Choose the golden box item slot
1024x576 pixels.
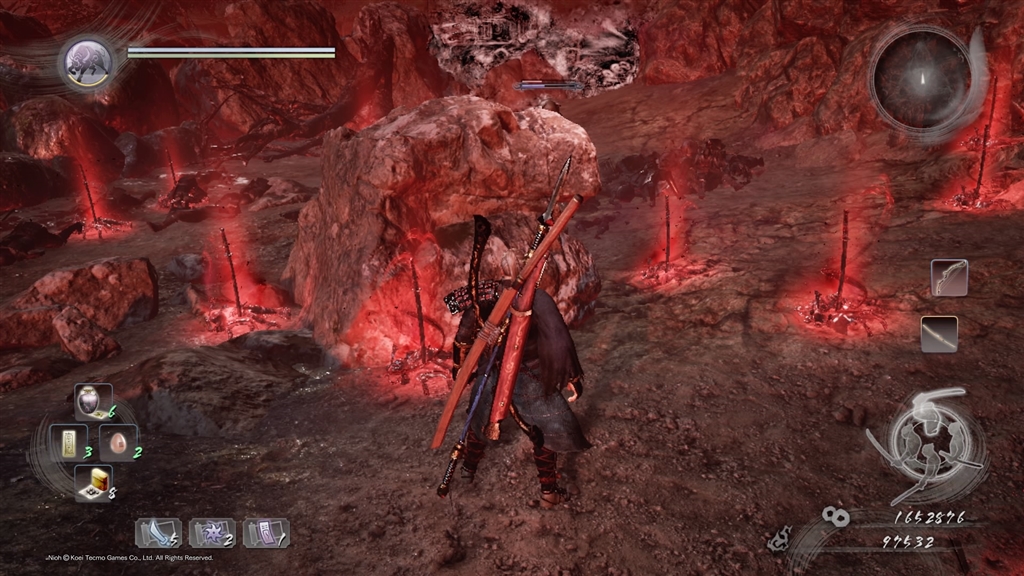pos(92,483)
